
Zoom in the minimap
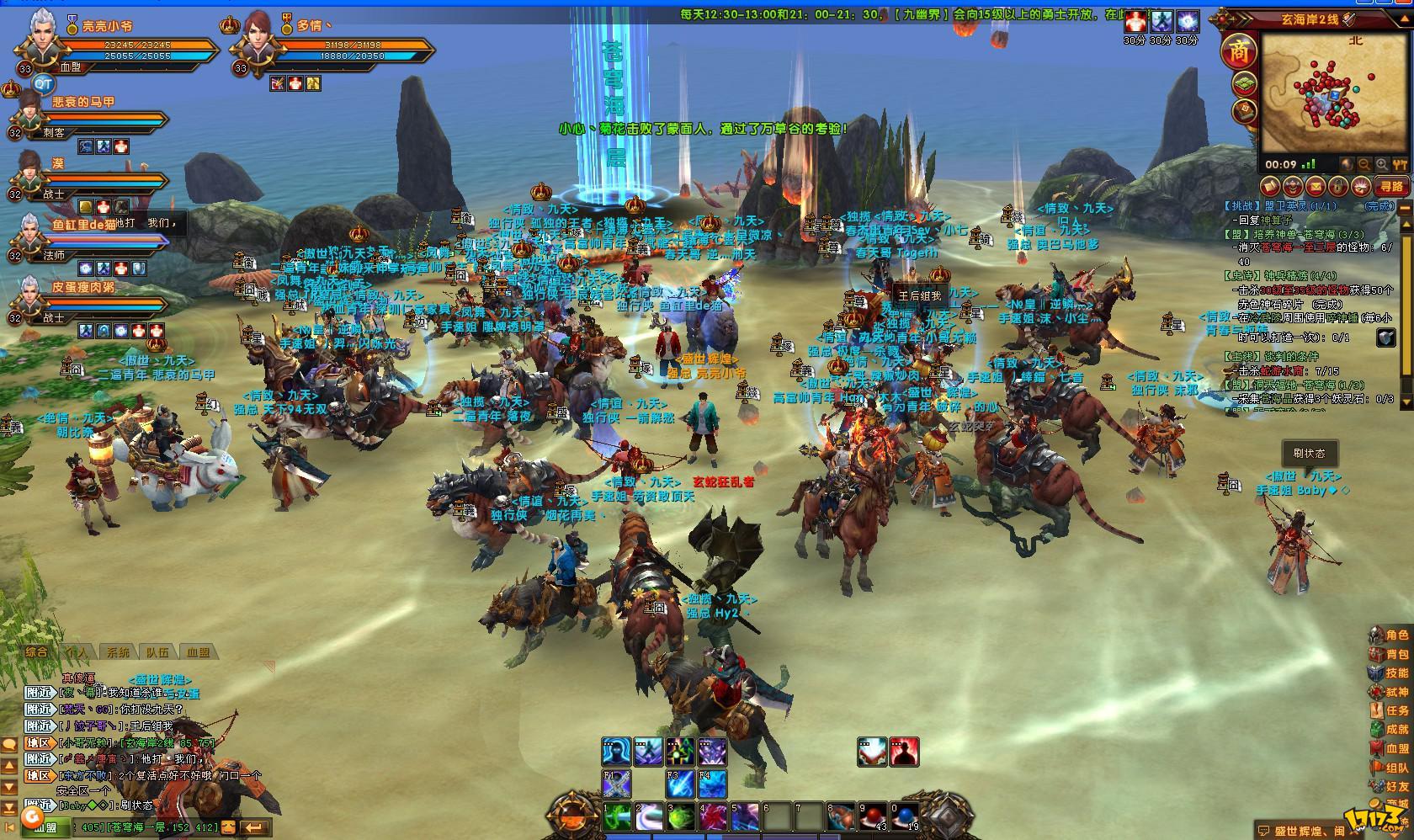(x=1380, y=166)
